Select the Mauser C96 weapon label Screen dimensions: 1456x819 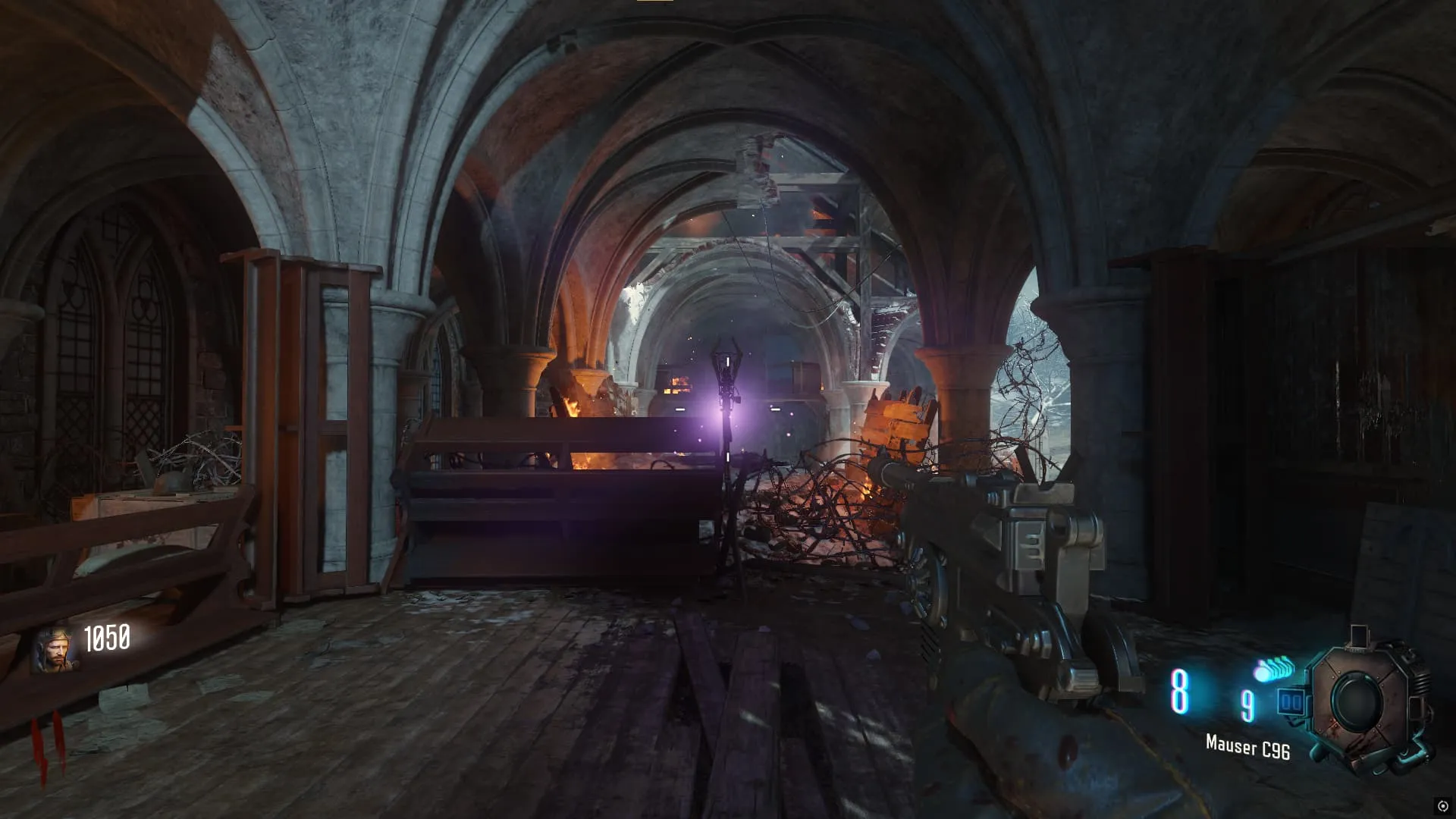pos(1247,748)
